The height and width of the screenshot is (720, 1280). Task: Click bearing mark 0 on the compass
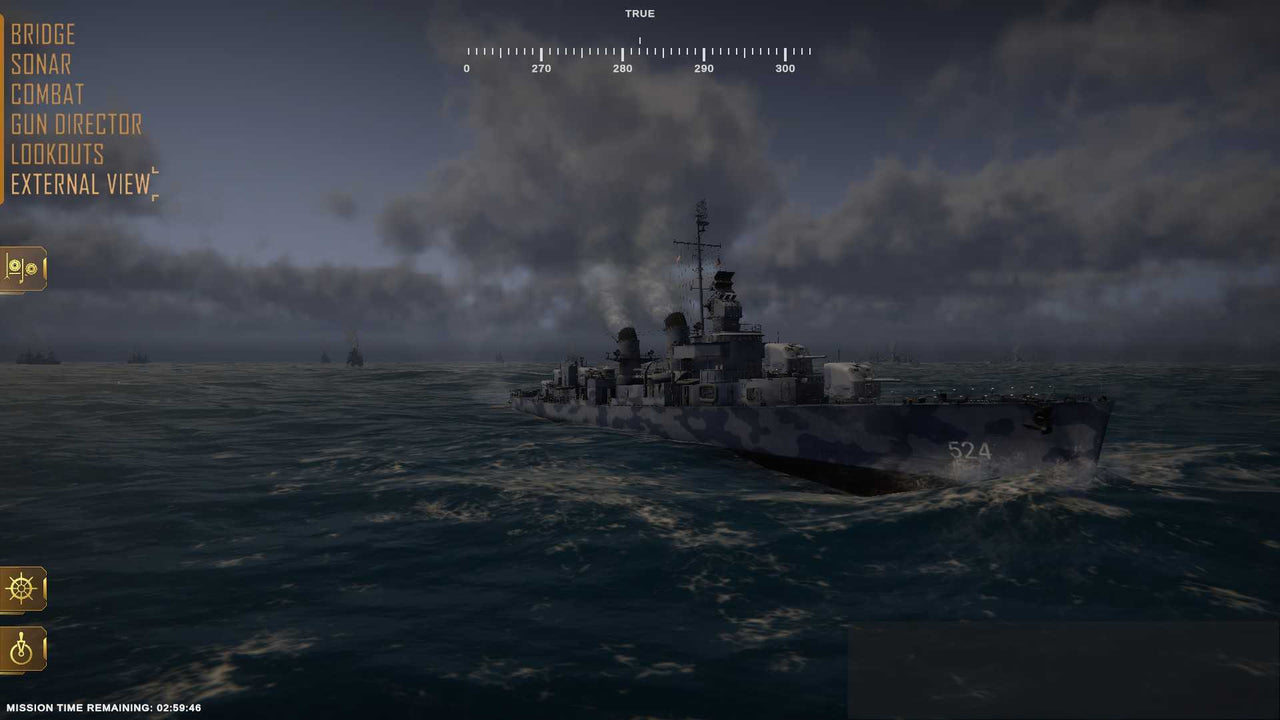[x=466, y=68]
